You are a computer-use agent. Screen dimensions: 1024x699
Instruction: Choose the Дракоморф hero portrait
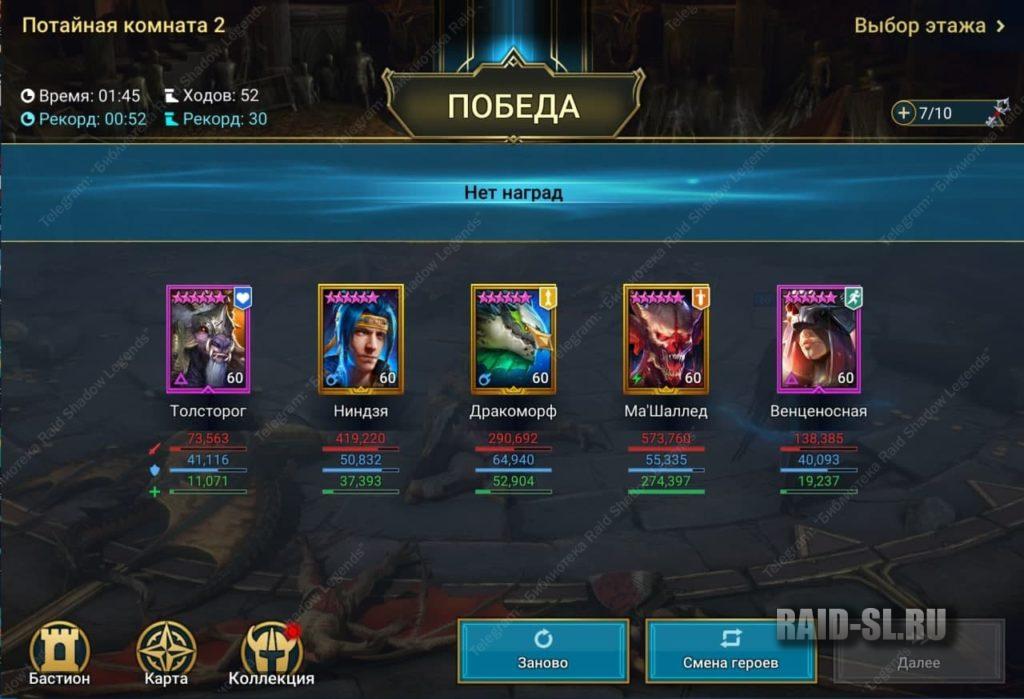[x=513, y=339]
